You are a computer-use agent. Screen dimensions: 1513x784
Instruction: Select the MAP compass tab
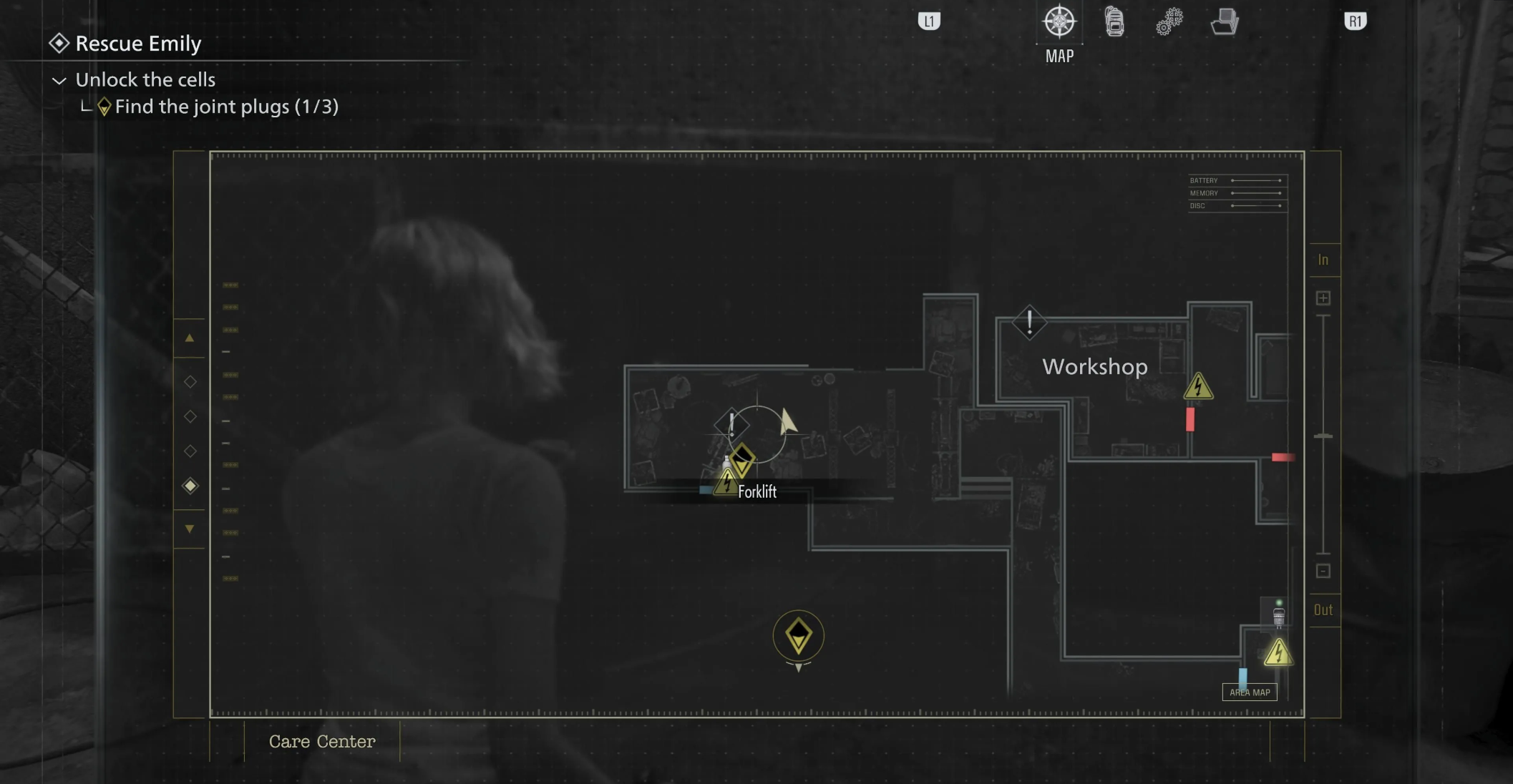[1059, 22]
